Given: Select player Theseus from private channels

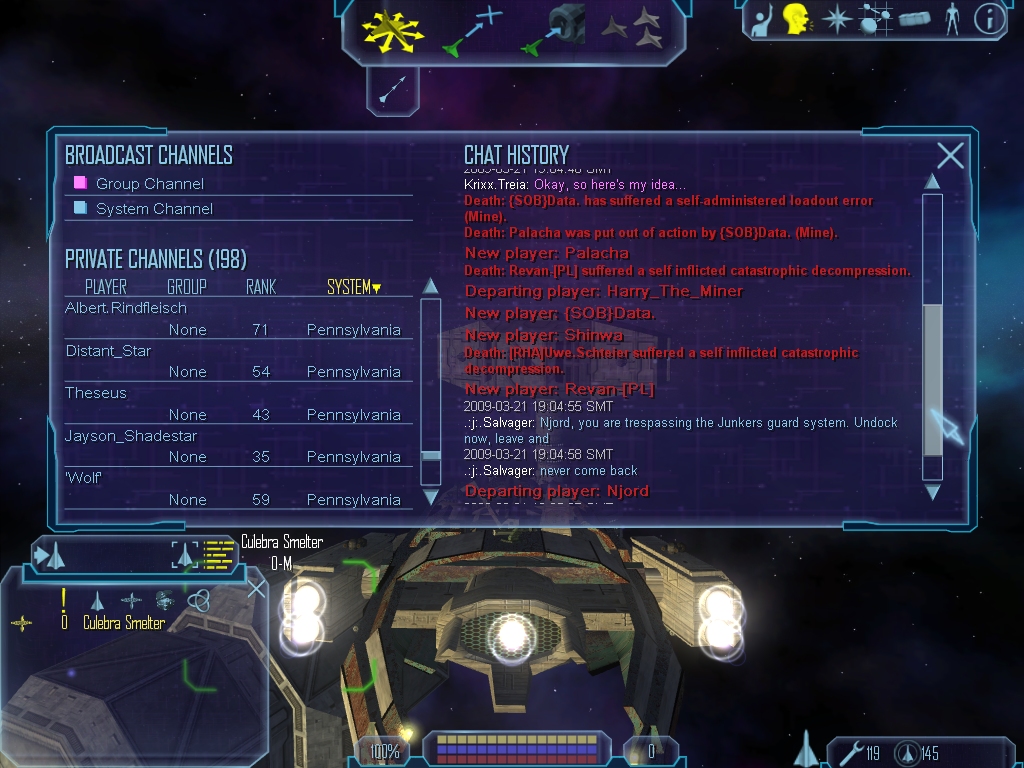Looking at the screenshot, I should (x=96, y=393).
